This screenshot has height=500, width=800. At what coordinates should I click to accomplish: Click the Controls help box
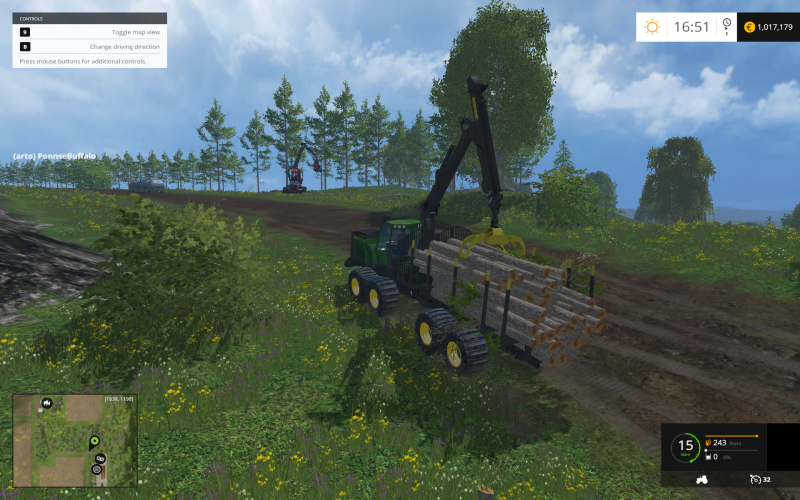click(90, 40)
